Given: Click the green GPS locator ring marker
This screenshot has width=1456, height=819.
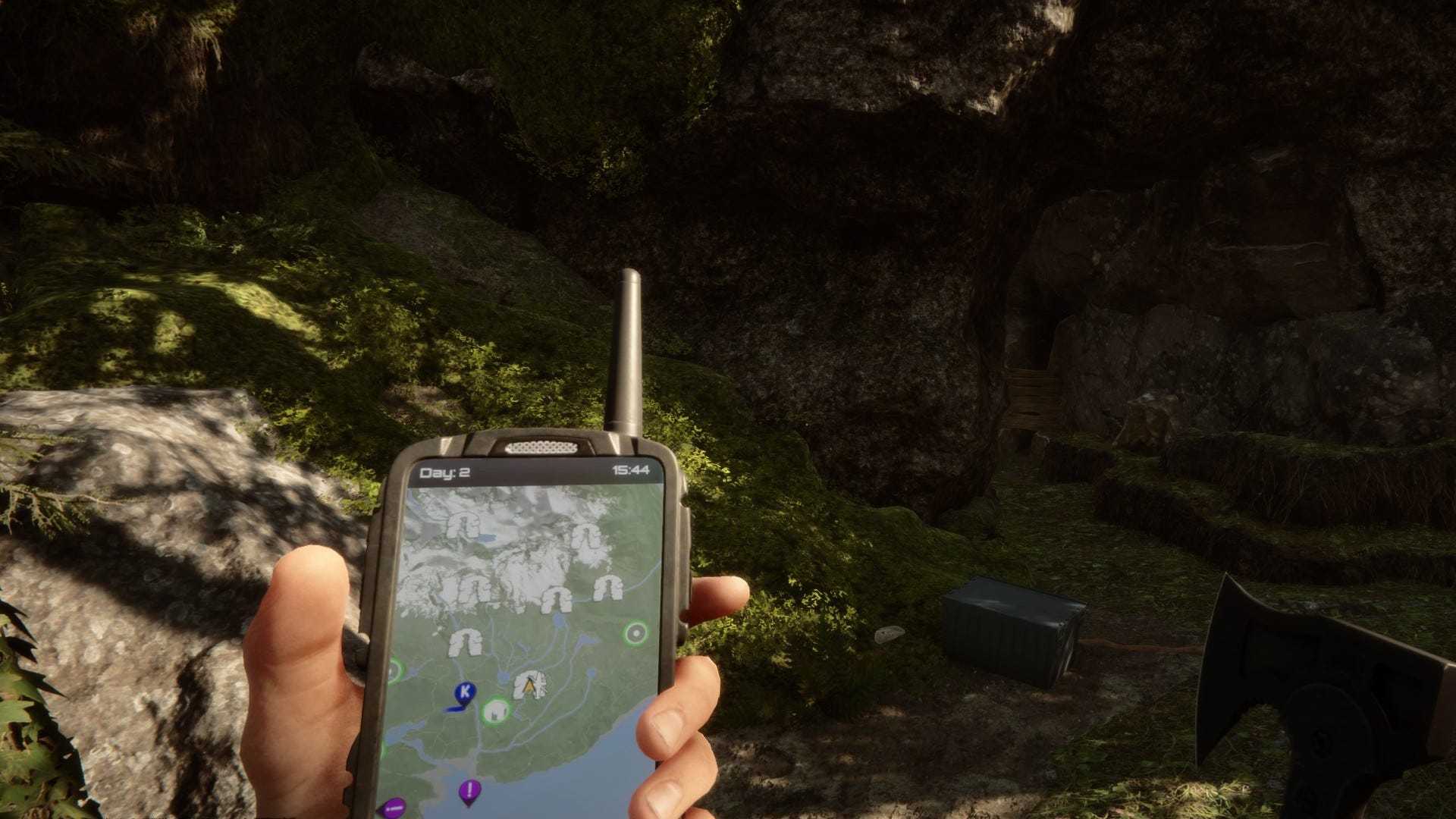Looking at the screenshot, I should point(634,632).
